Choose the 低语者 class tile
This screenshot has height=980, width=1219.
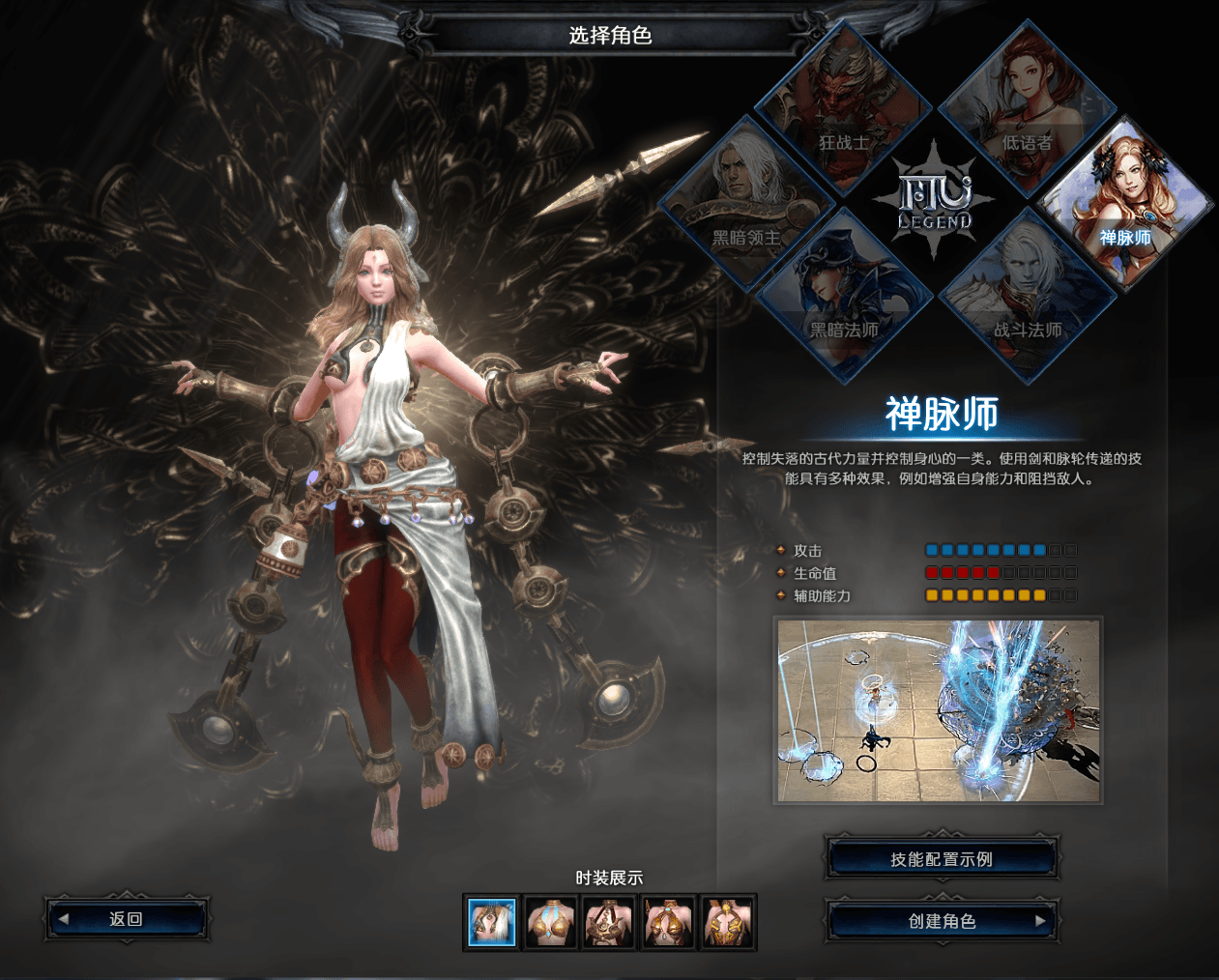point(1027,111)
